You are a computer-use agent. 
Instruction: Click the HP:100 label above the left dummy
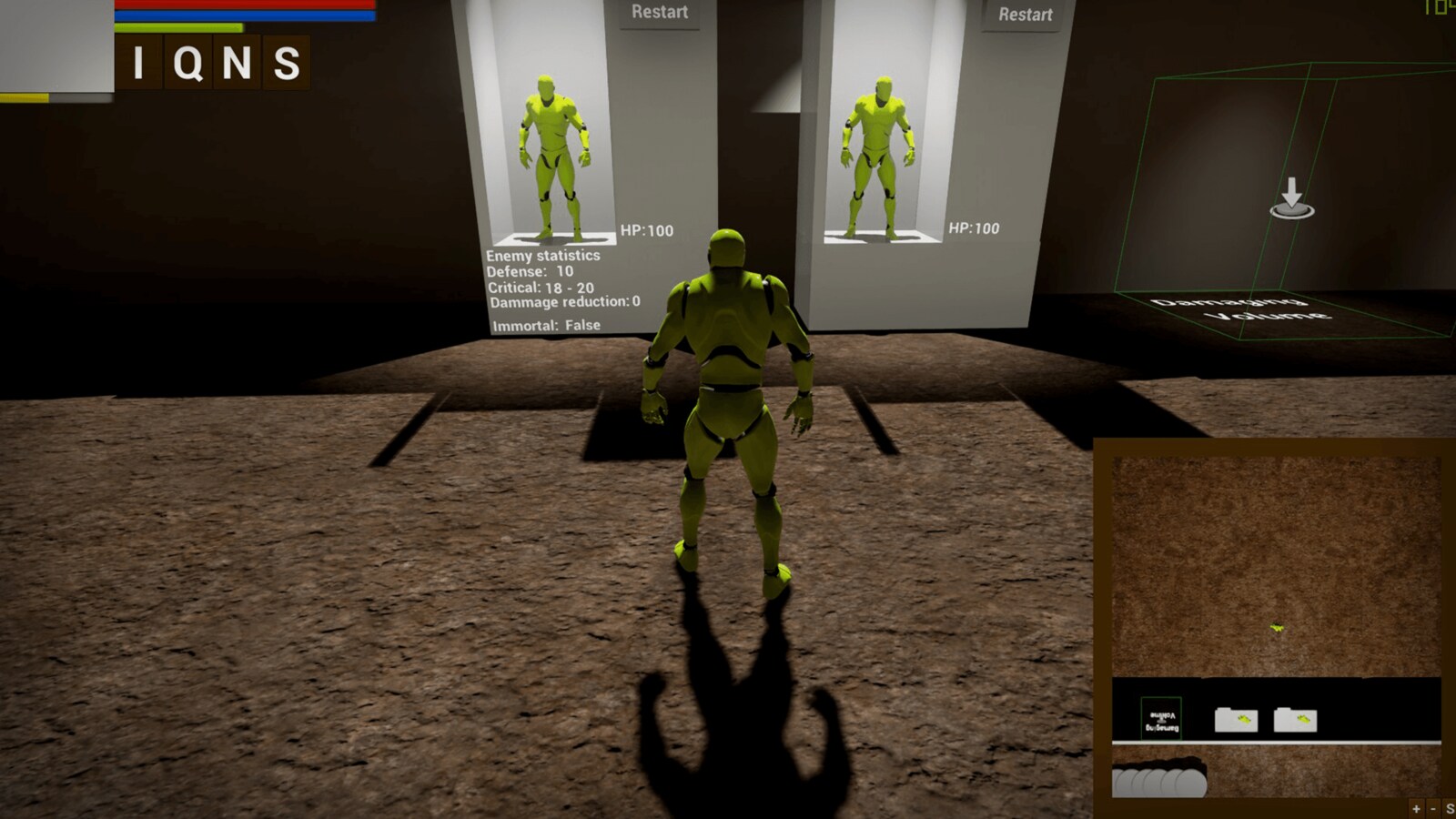(645, 230)
